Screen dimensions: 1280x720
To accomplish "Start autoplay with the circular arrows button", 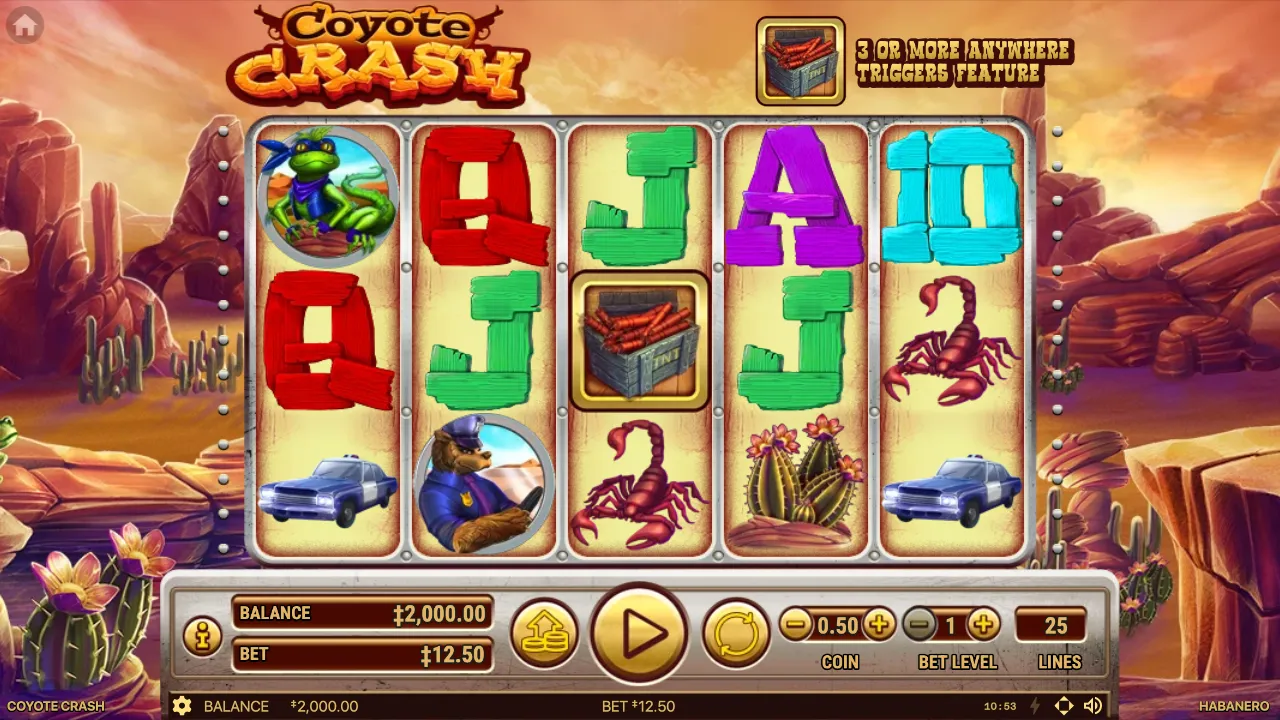I will click(735, 634).
